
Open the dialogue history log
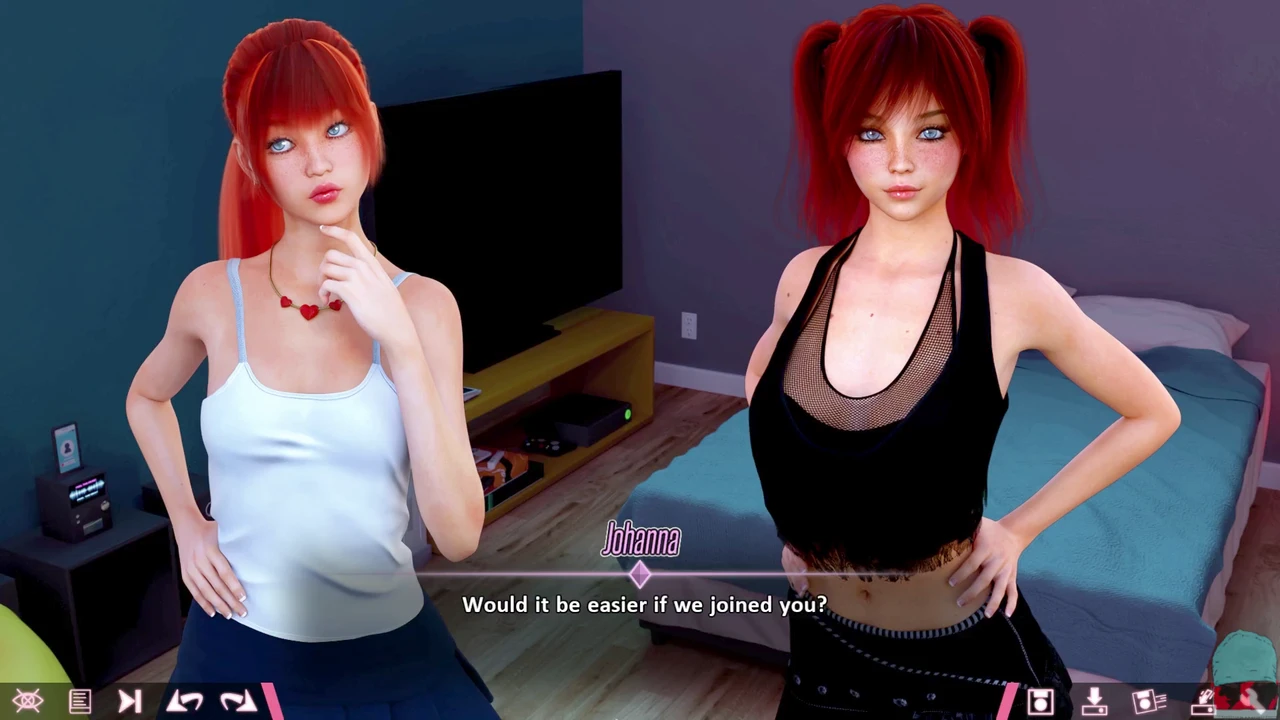click(x=80, y=701)
